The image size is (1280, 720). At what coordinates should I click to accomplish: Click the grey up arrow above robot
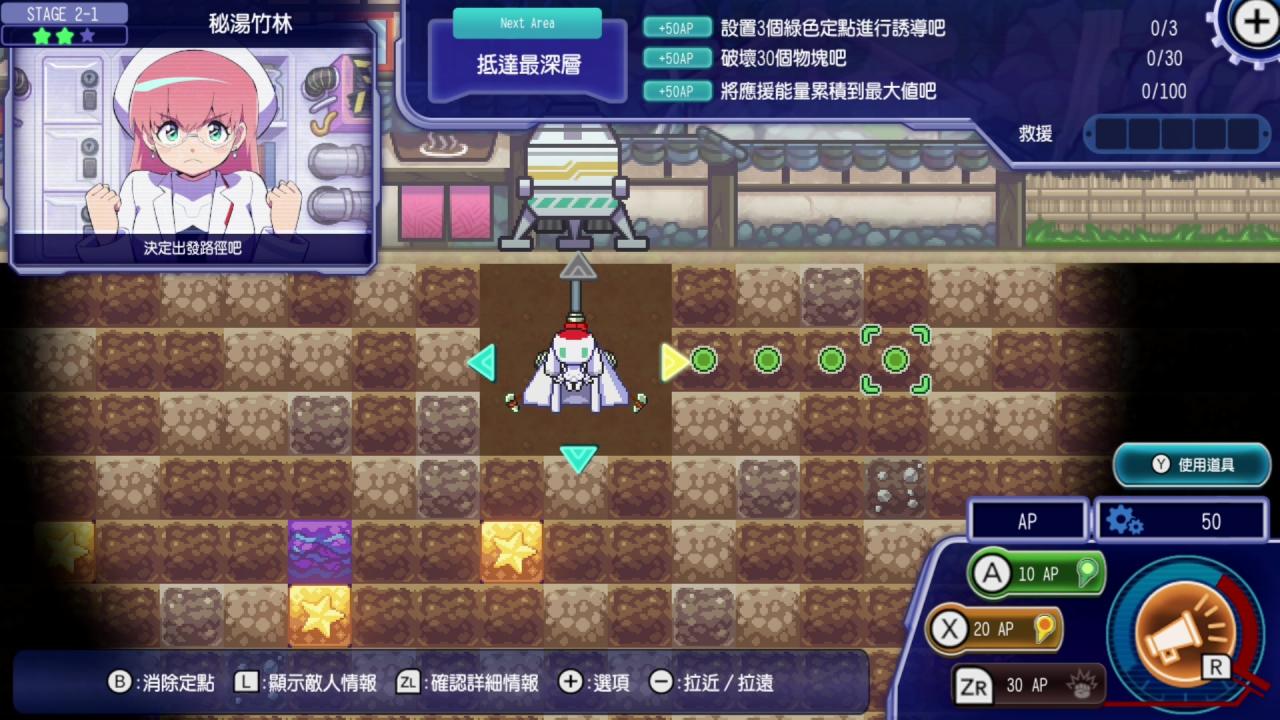(x=578, y=265)
